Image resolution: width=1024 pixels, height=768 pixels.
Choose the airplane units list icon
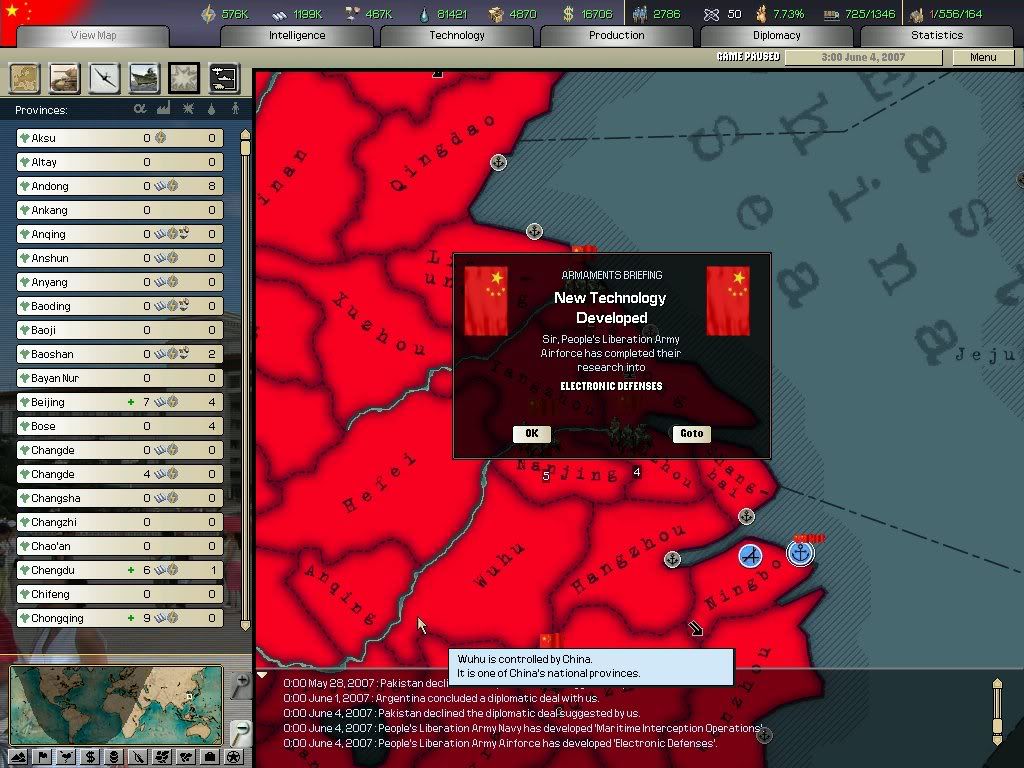click(104, 78)
